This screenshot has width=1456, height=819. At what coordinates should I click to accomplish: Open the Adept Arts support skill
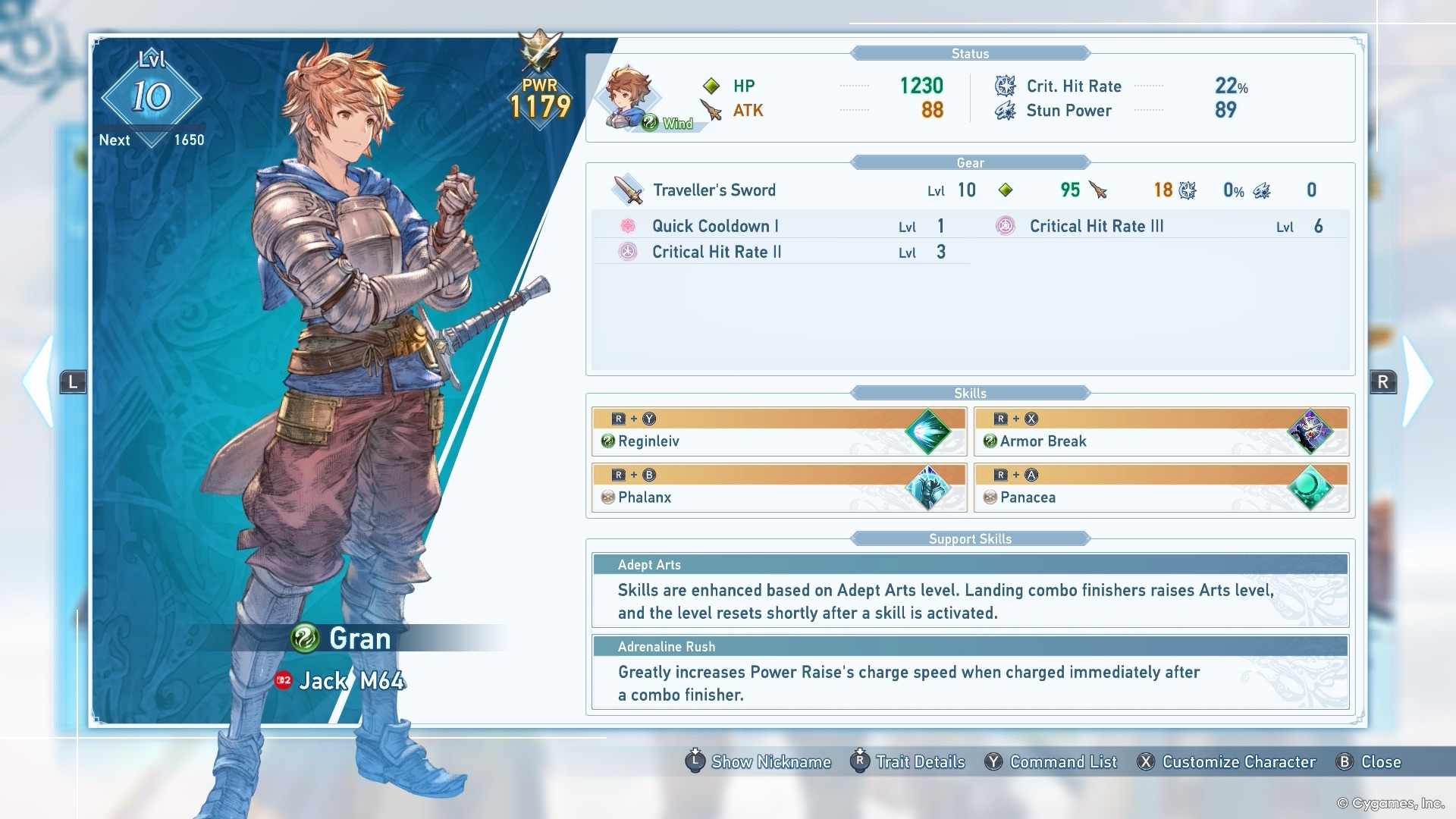[970, 590]
